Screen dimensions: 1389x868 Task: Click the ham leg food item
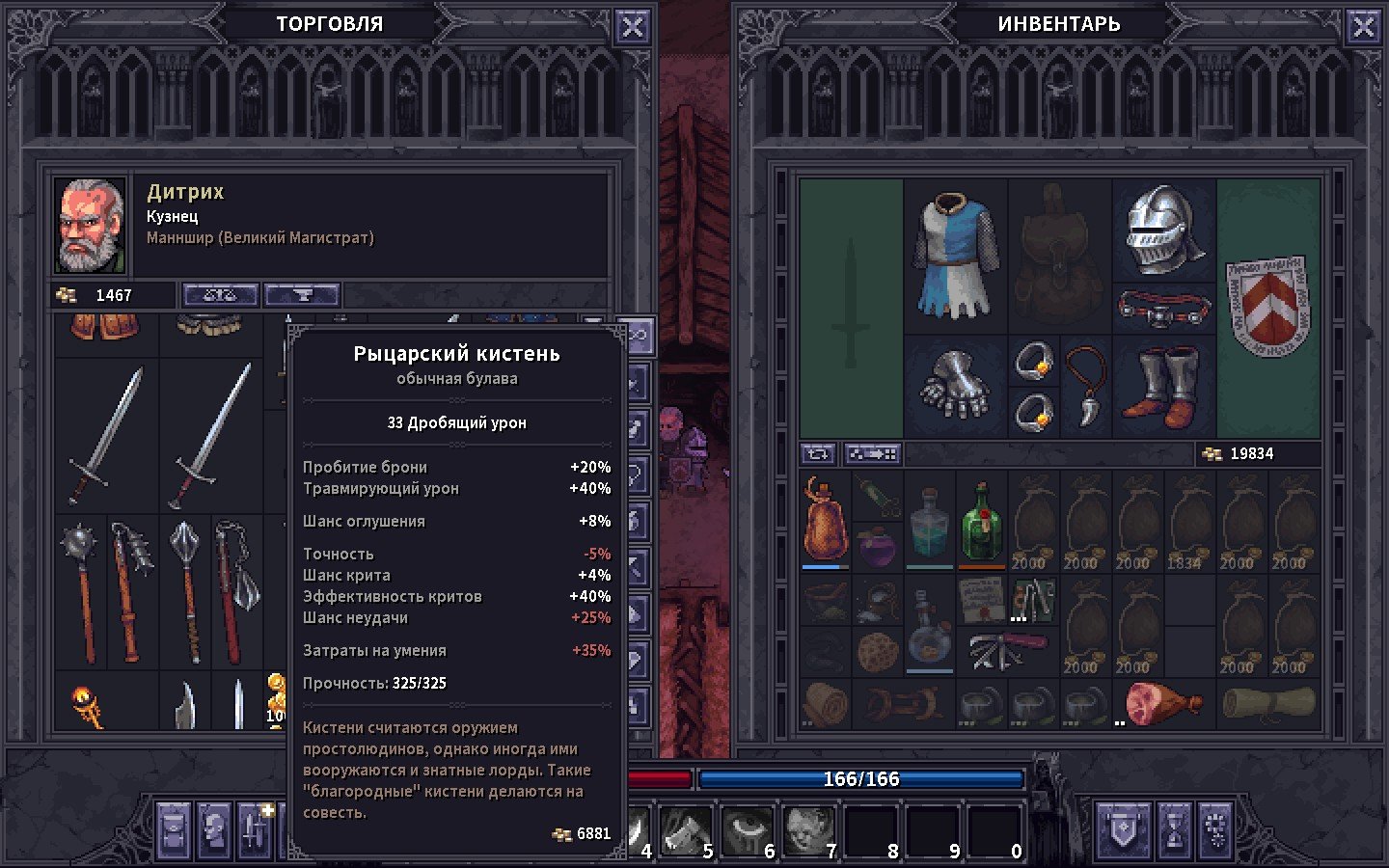pos(1162,703)
